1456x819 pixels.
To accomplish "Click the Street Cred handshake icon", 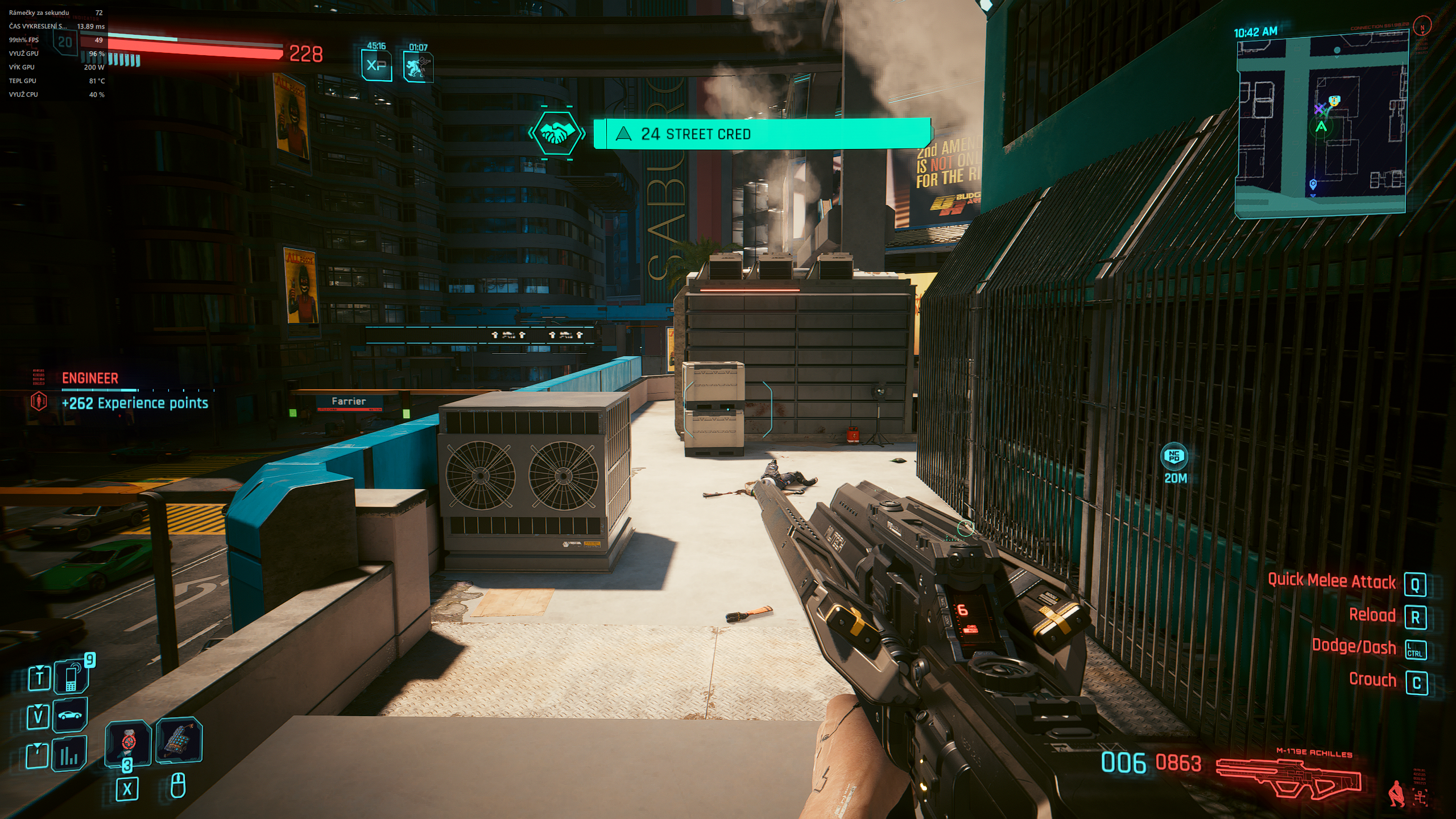I will pos(556,134).
